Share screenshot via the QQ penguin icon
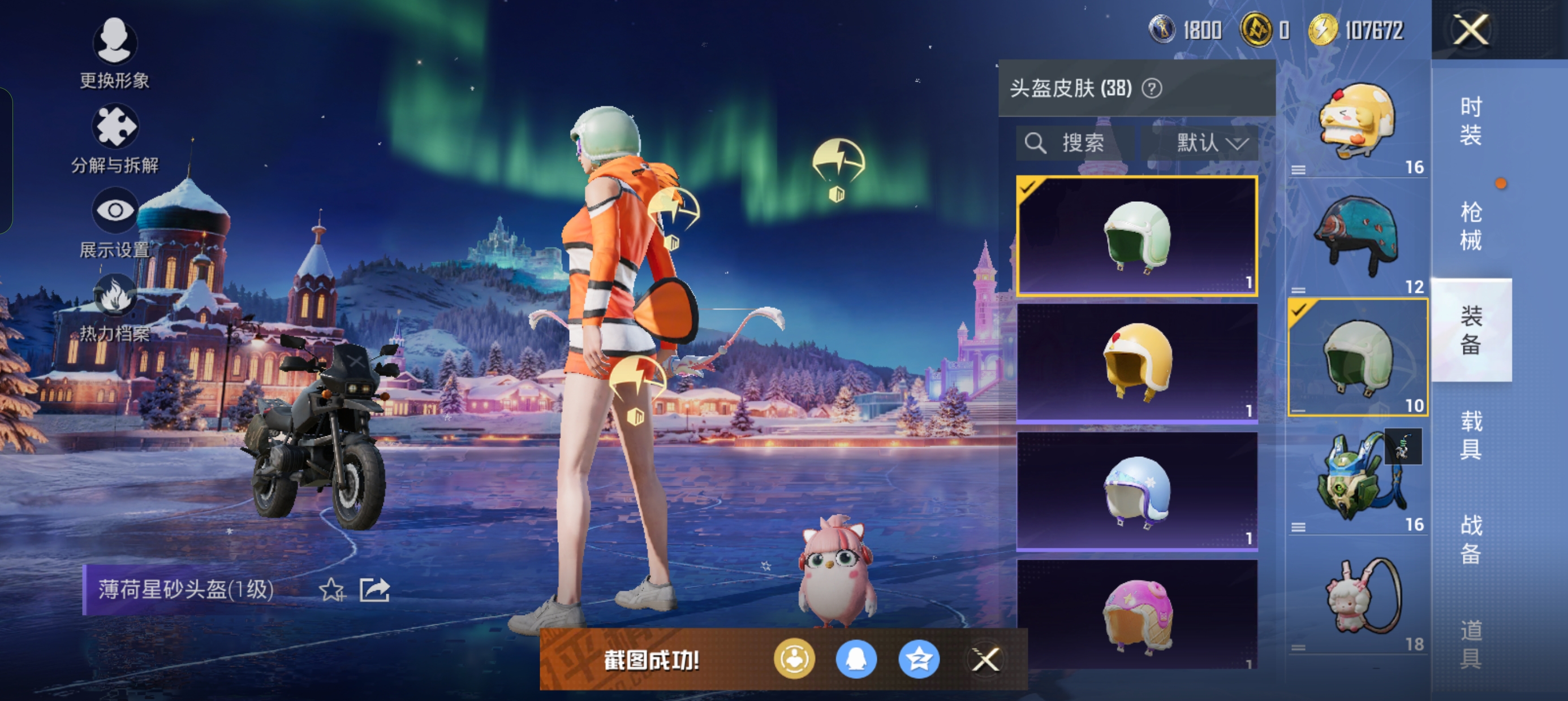 (856, 659)
